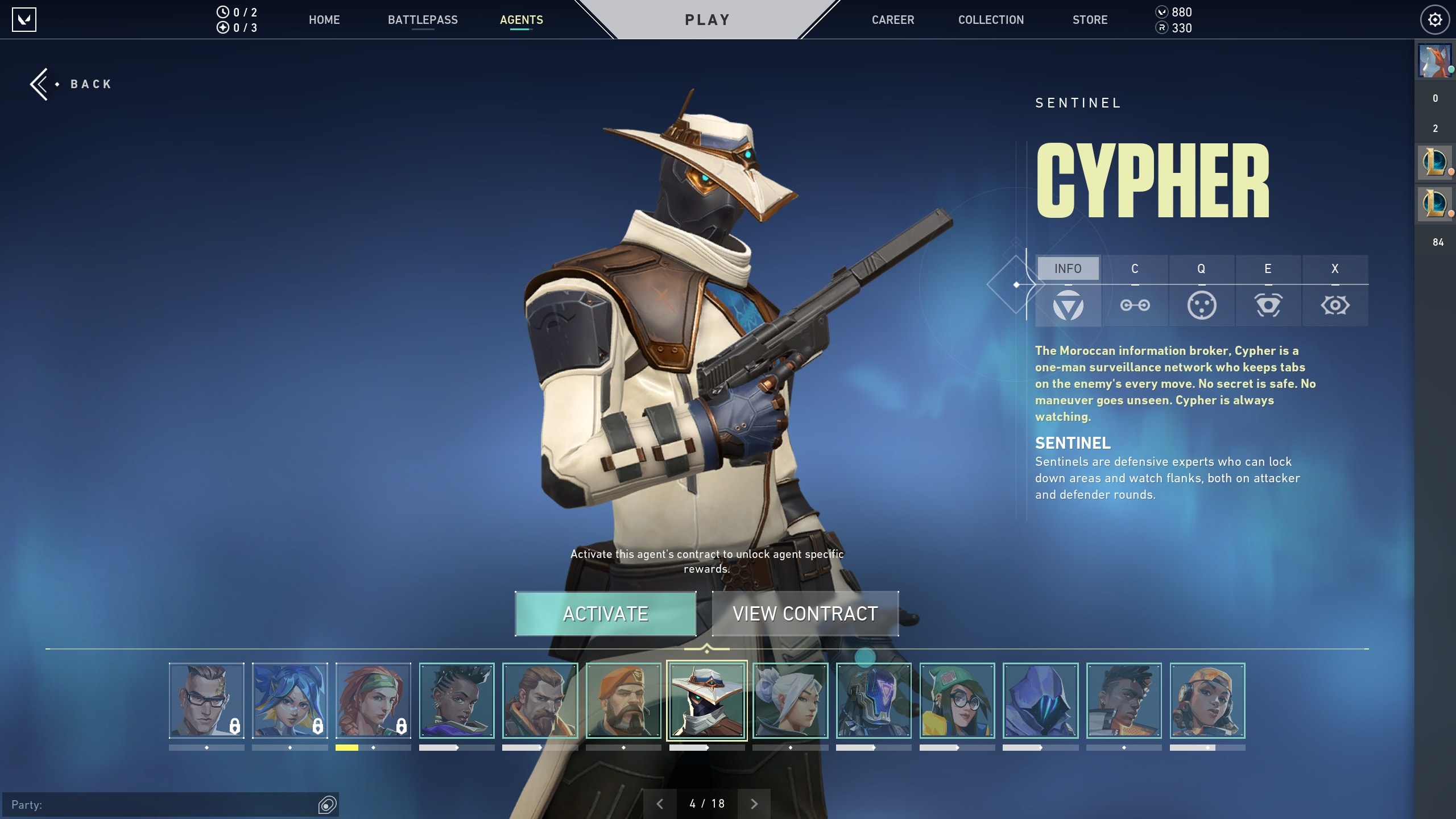Go to previous agent page arrow
This screenshot has height=819, width=1456.
[x=660, y=804]
